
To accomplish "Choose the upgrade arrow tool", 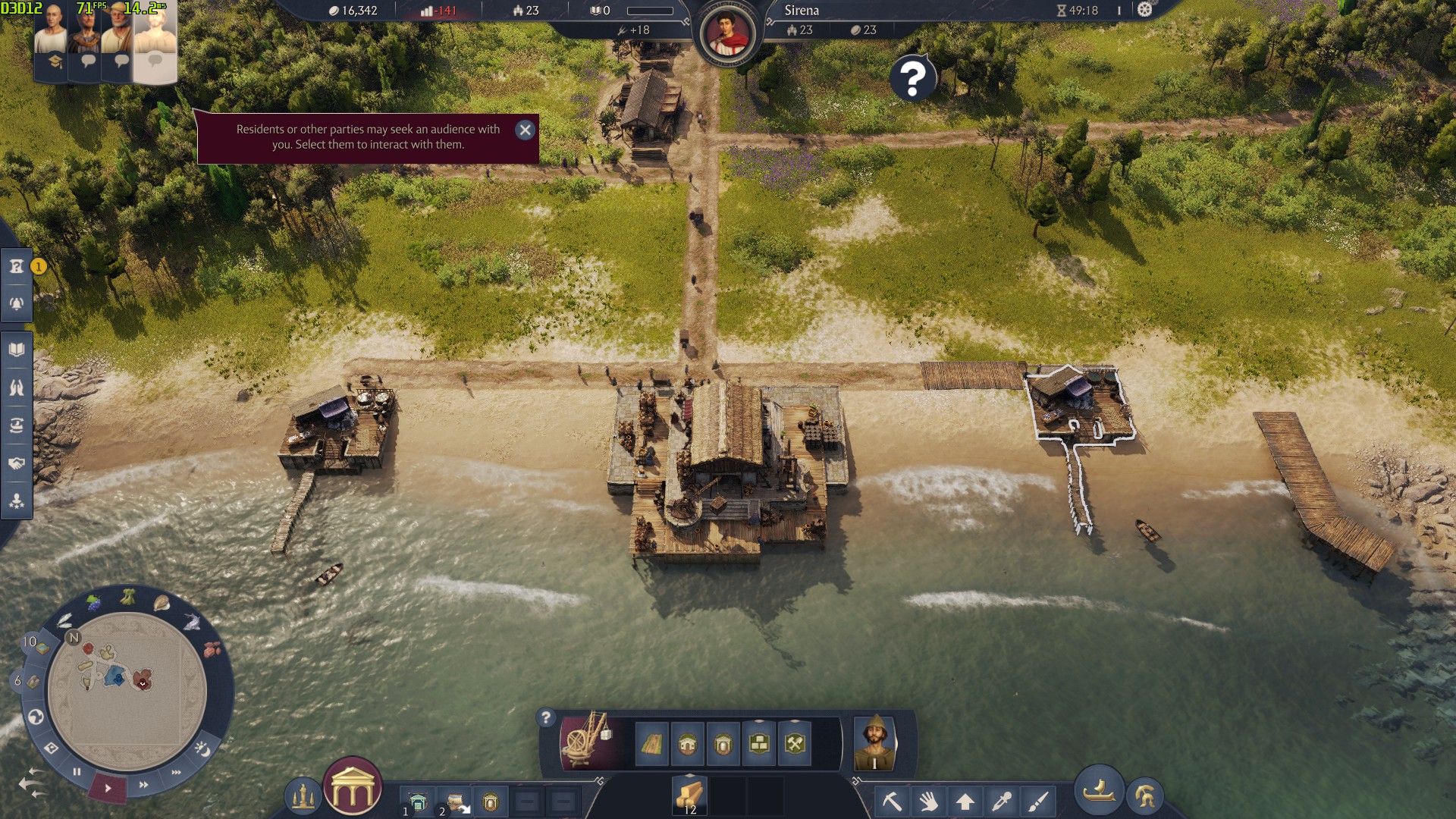I will tap(965, 801).
